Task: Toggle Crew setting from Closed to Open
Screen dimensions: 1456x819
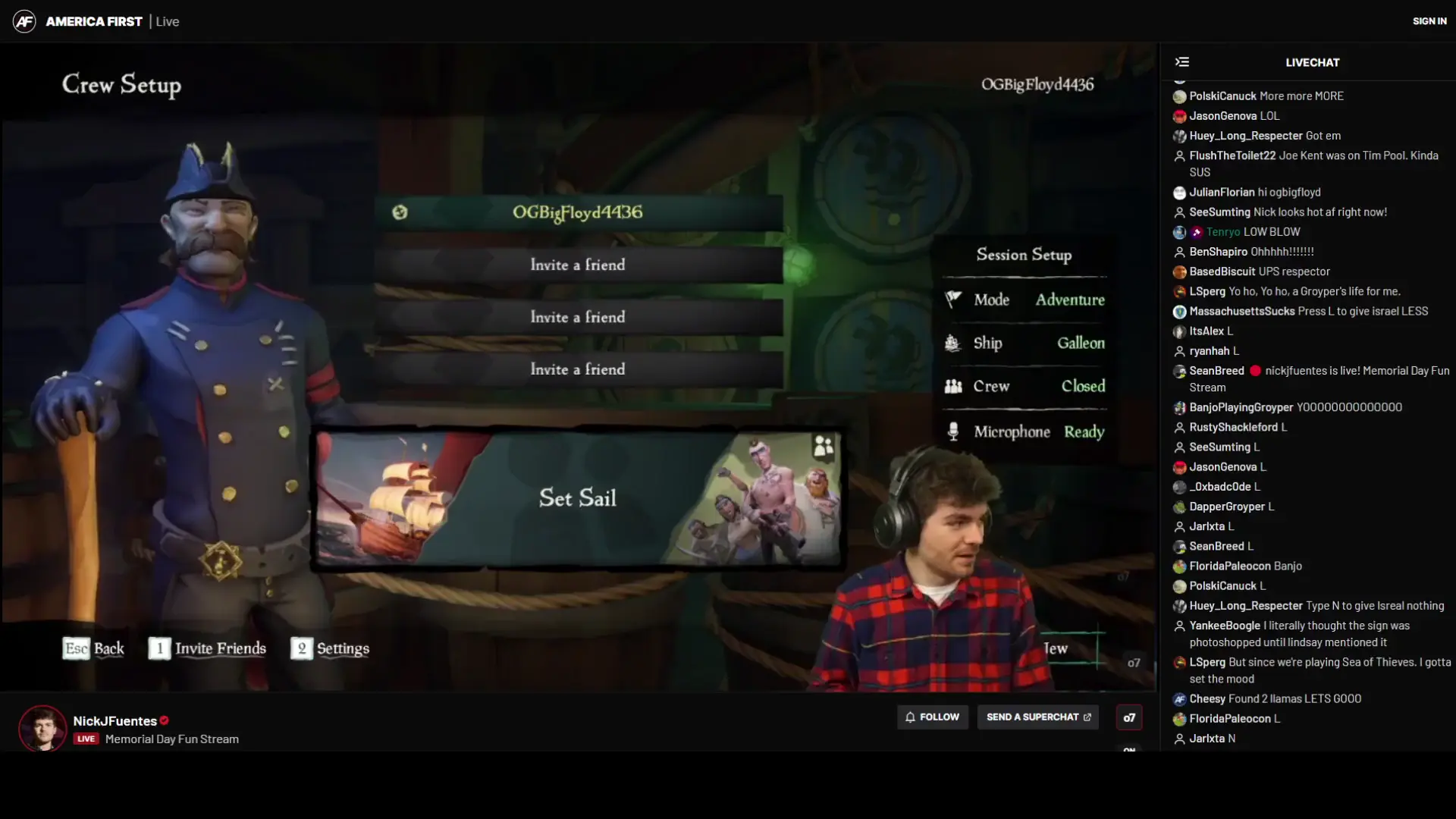Action: (1082, 386)
